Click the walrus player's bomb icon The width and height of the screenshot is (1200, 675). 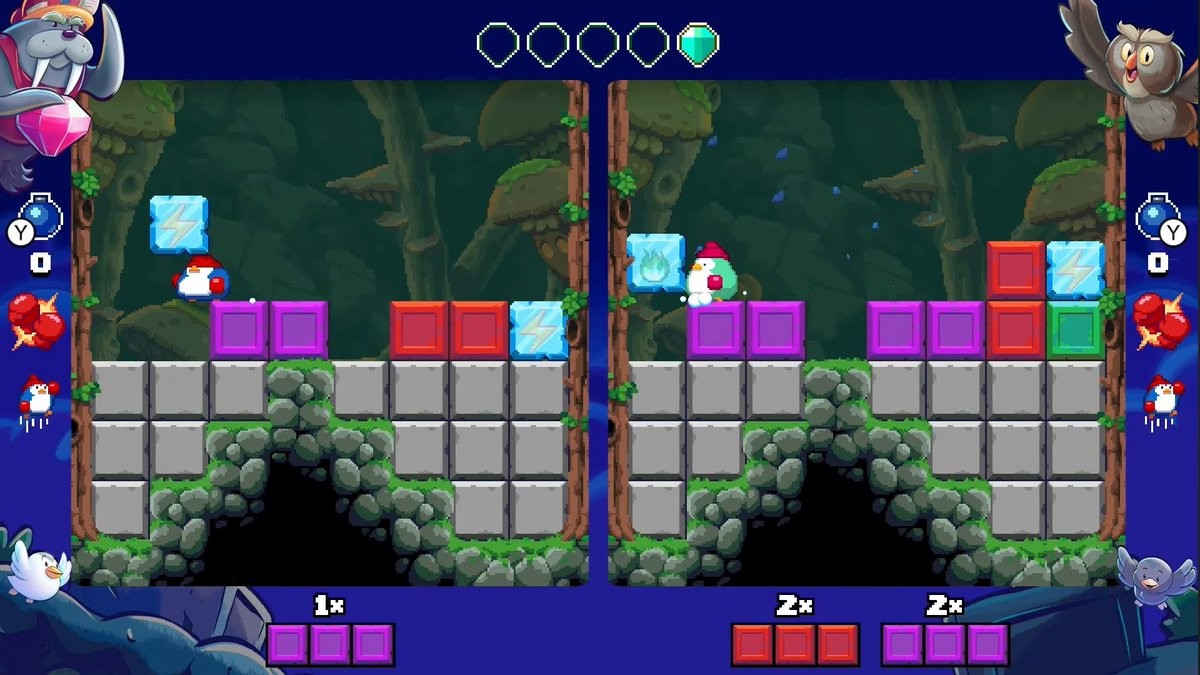(44, 213)
